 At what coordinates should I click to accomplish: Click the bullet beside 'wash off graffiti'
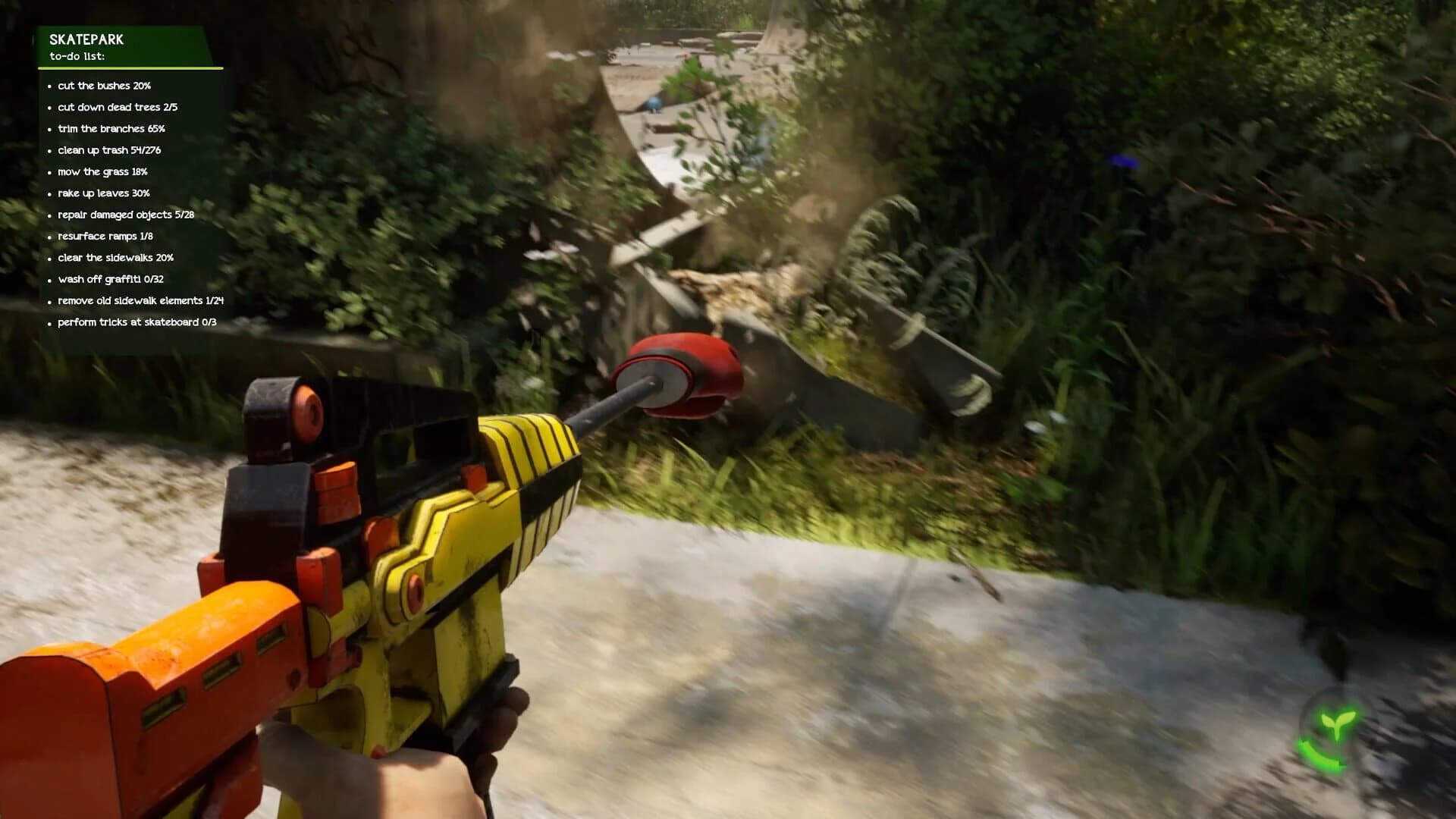point(51,279)
